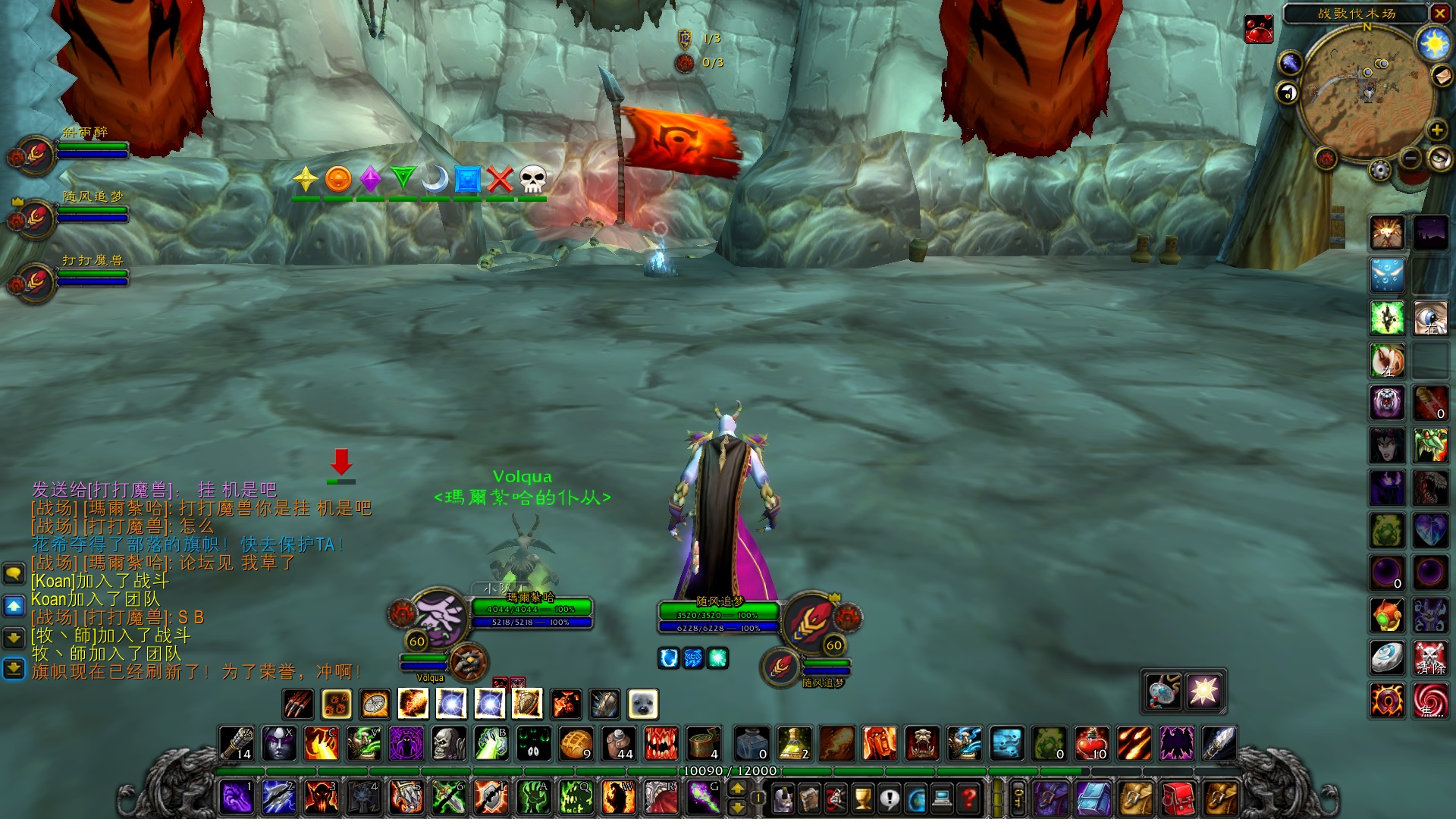Target the pet Volqua portrait frame
1456x819 pixels.
click(x=468, y=663)
